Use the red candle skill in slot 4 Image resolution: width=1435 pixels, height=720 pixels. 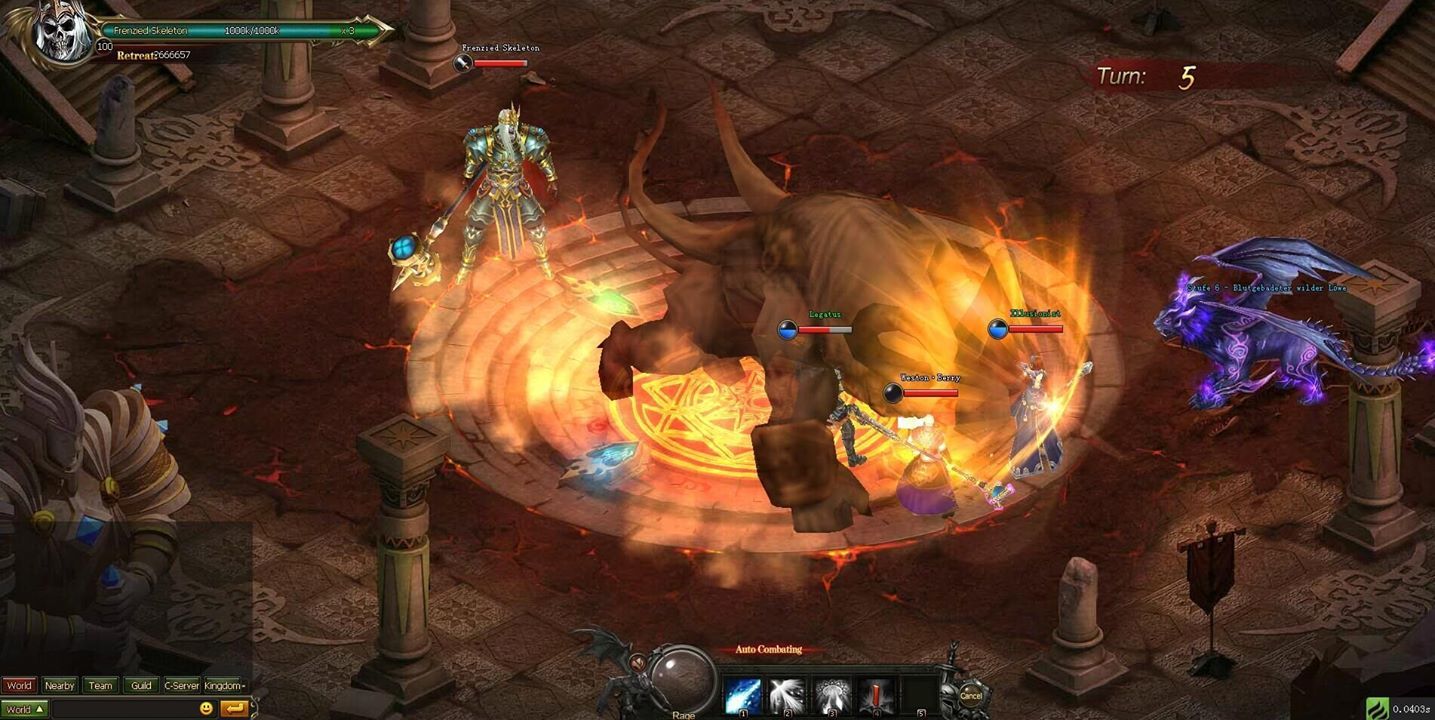[x=876, y=691]
